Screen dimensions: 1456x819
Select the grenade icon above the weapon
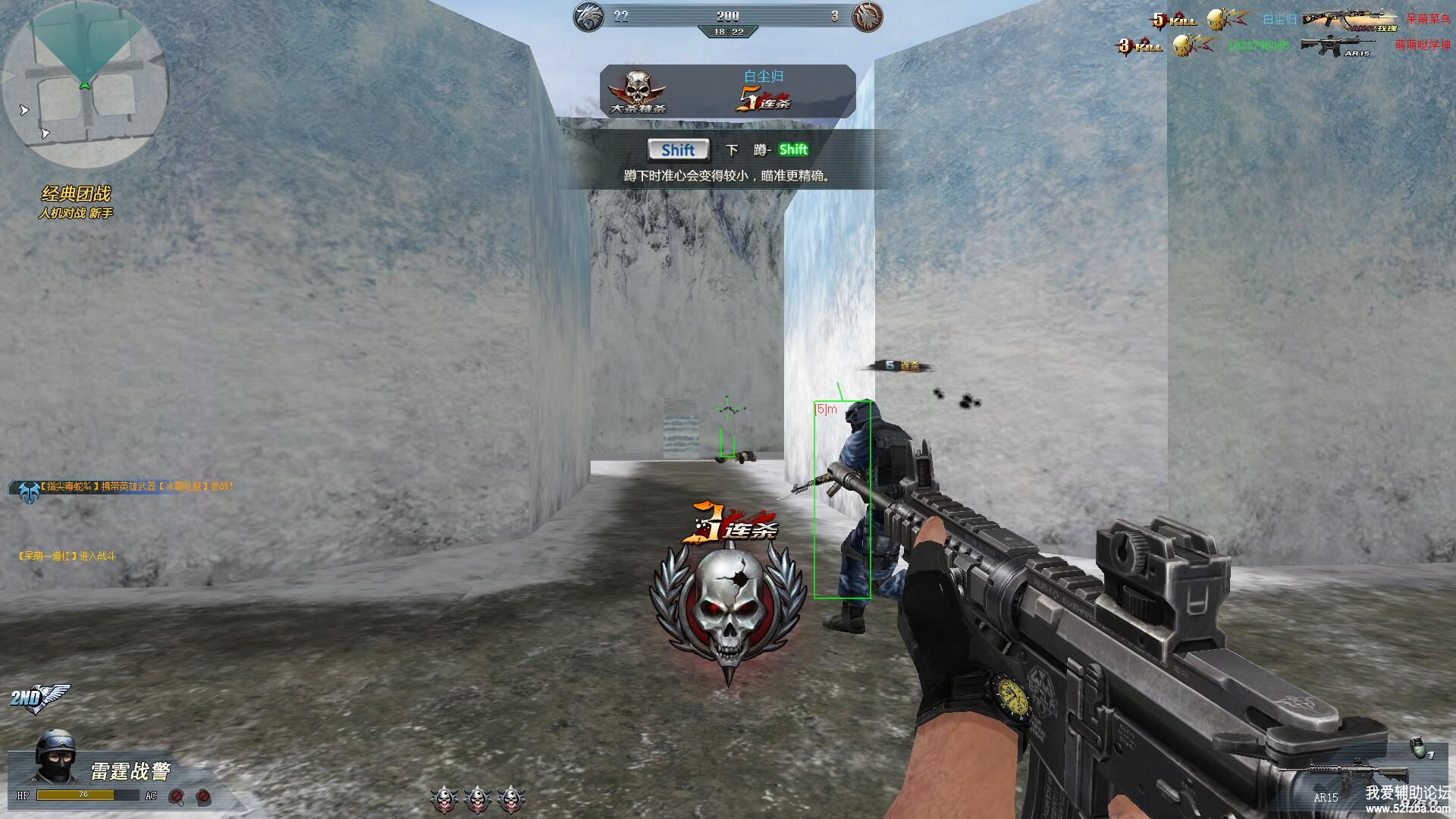tap(1415, 747)
